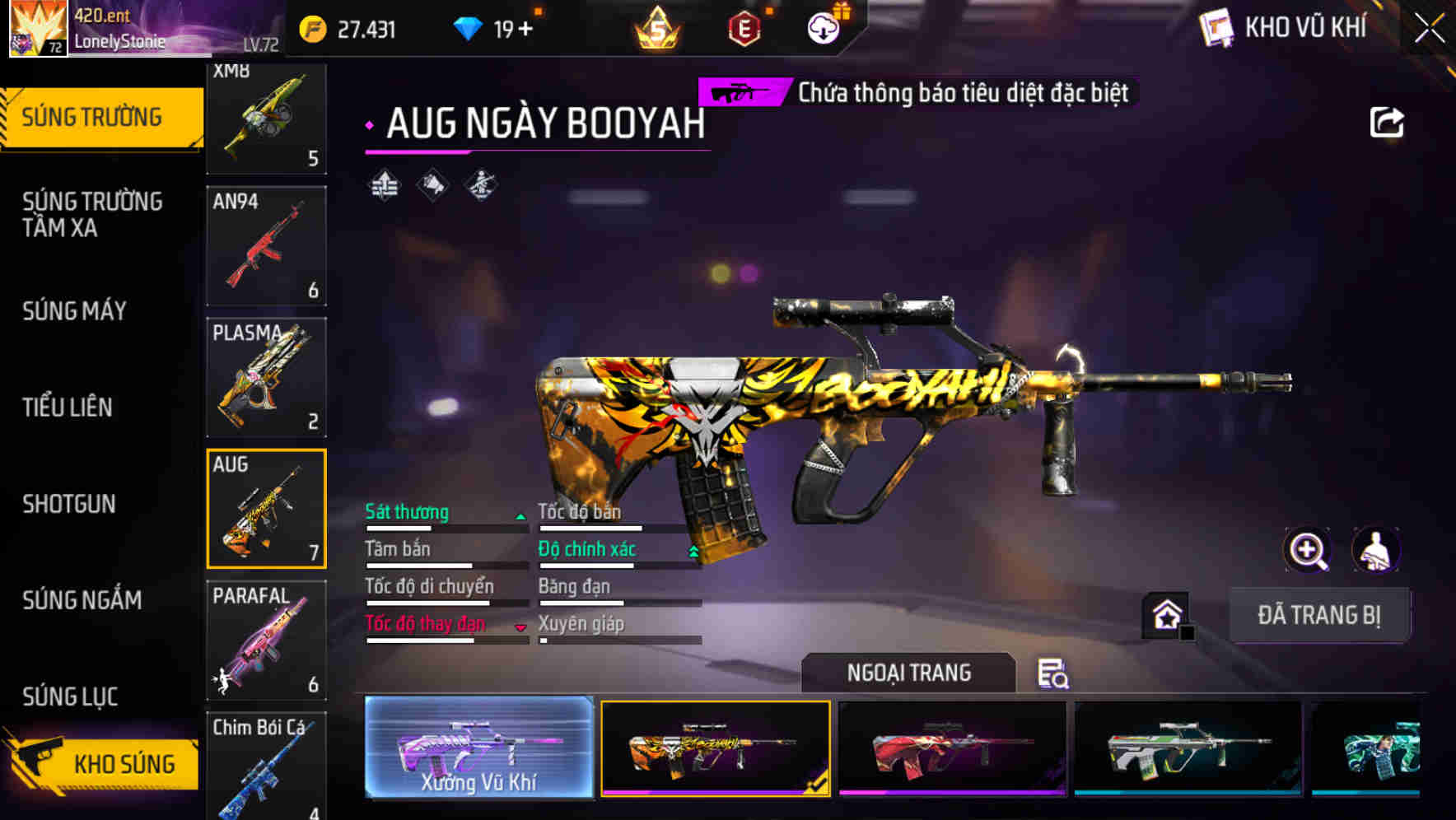Select the PARAFAL weapon thumbnail
Image resolution: width=1456 pixels, height=820 pixels.
click(267, 642)
